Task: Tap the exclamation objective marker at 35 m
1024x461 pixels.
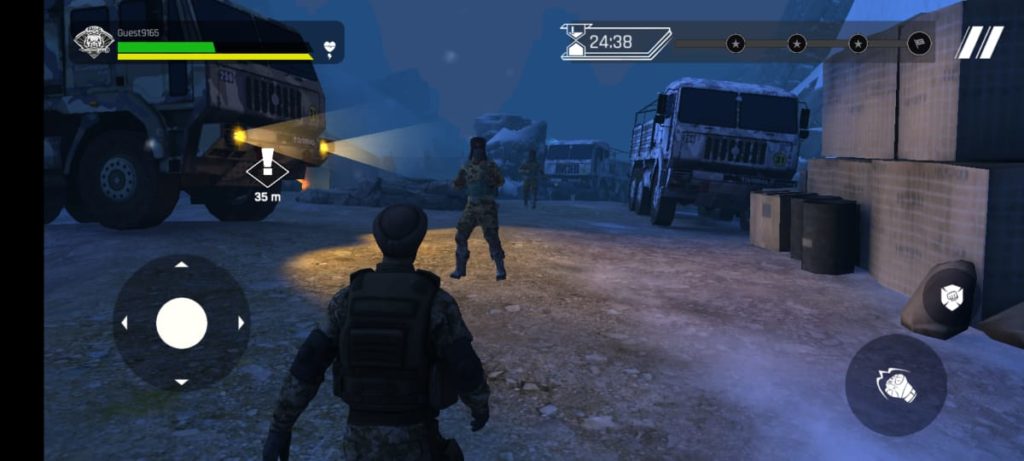Action: (x=267, y=166)
